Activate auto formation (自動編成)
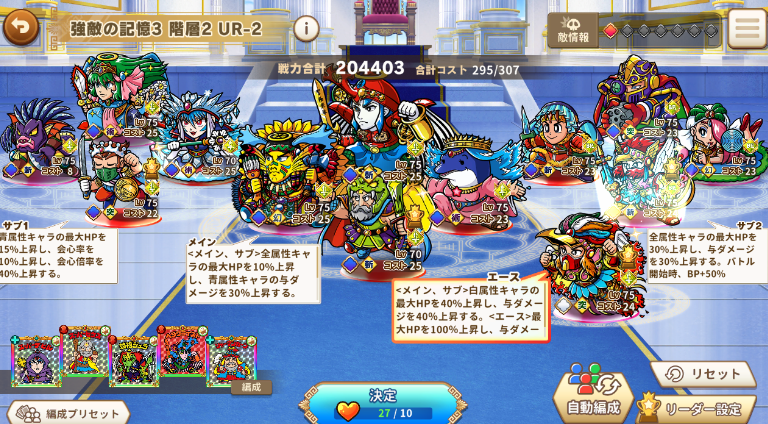This screenshot has width=768, height=424. (x=593, y=394)
